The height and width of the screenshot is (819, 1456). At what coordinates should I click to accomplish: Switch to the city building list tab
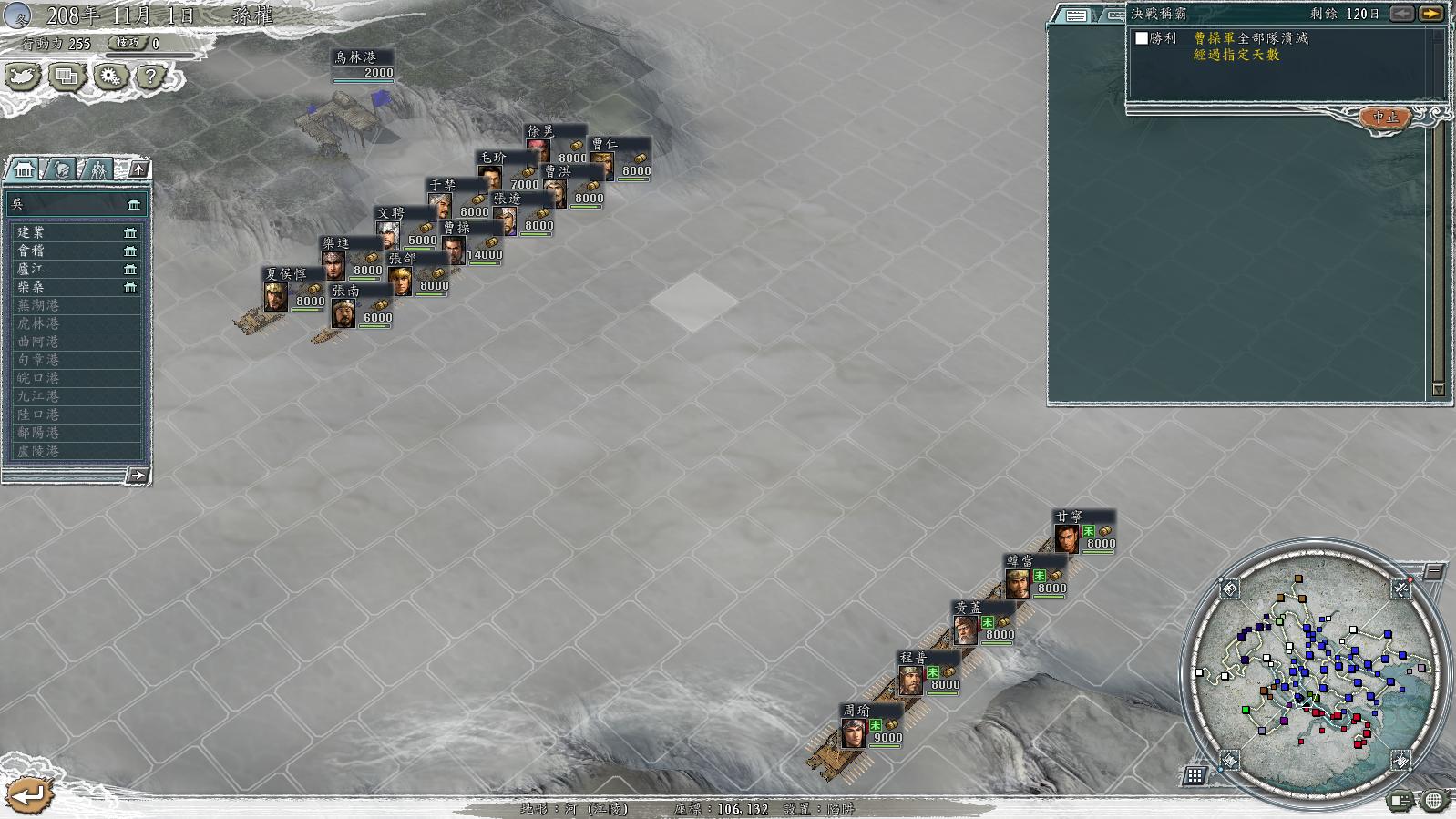[x=25, y=169]
